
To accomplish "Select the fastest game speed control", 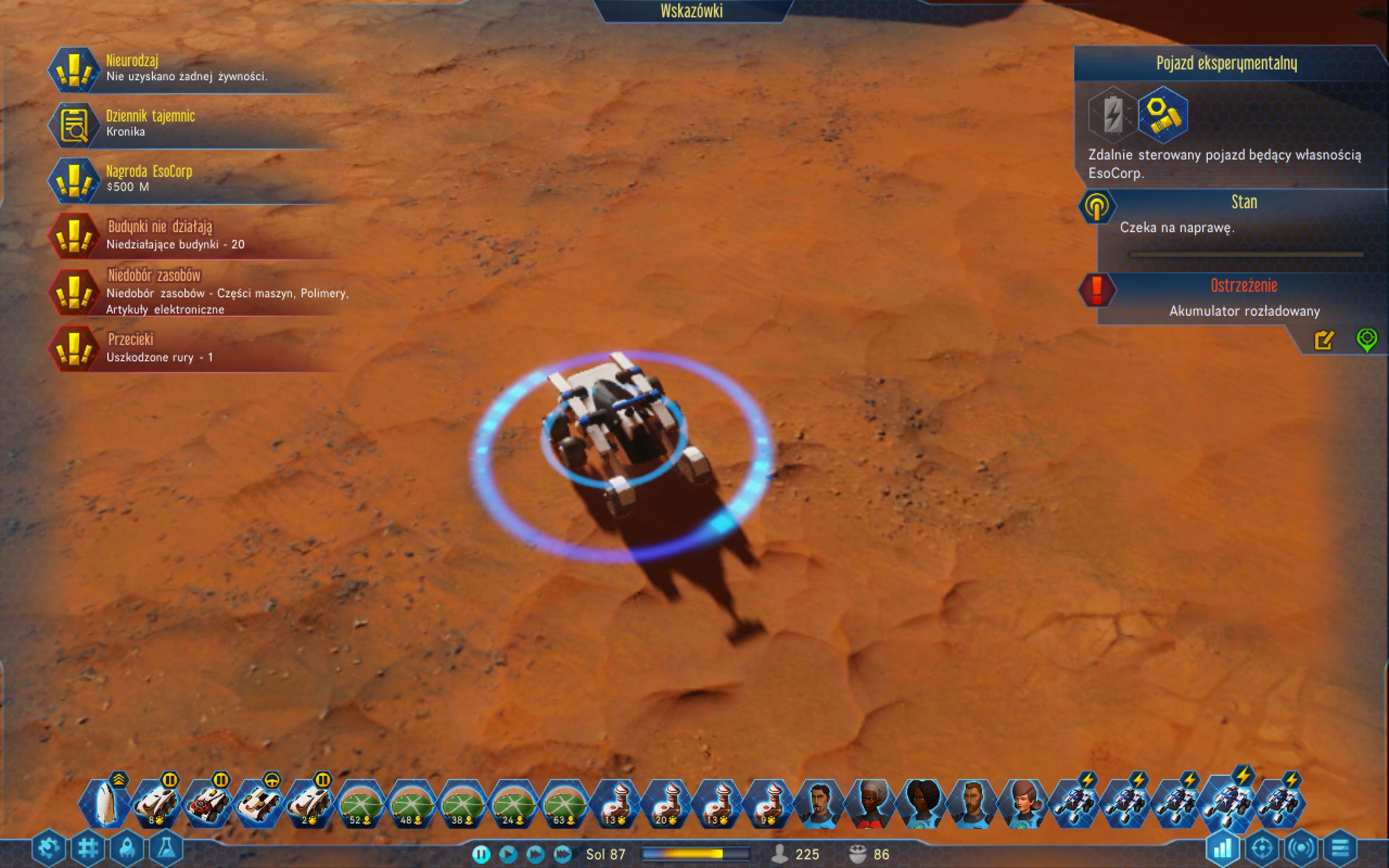I will [562, 854].
